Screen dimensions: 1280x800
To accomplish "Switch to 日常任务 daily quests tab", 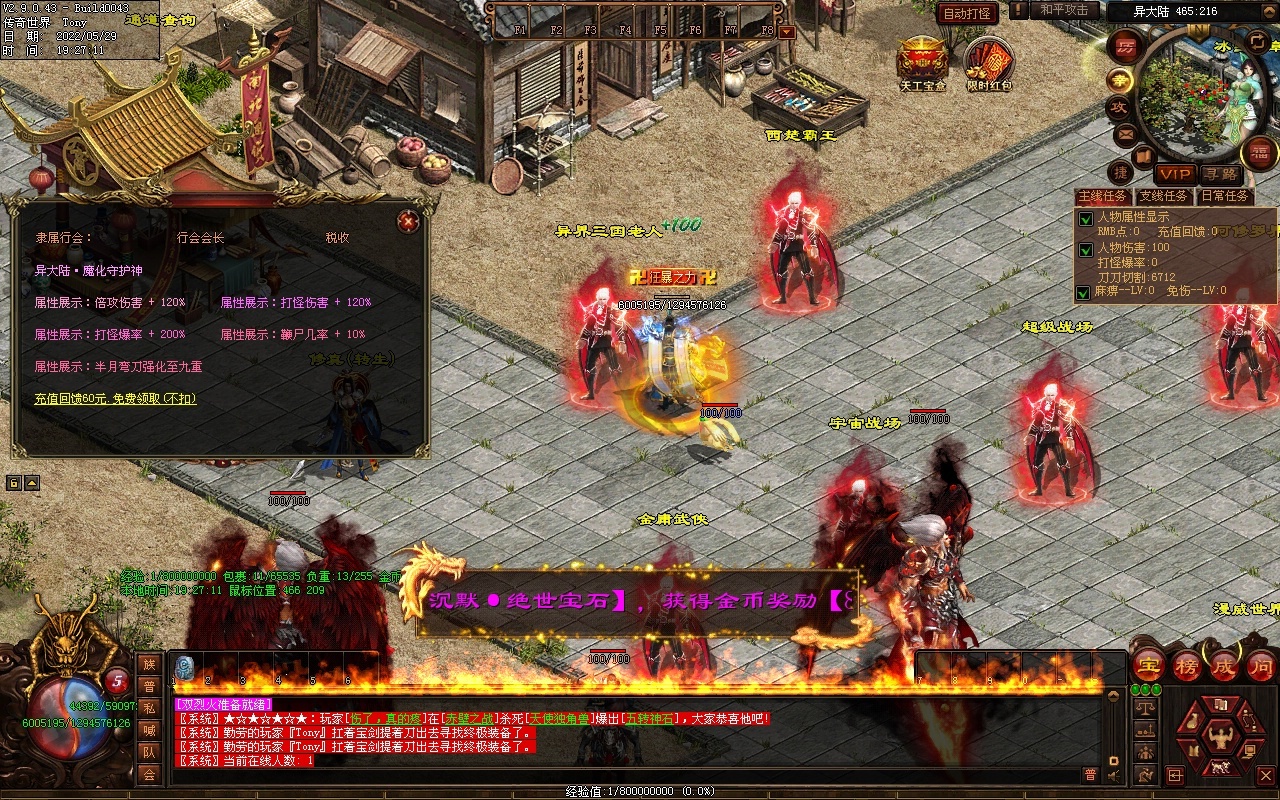I will click(1225, 196).
